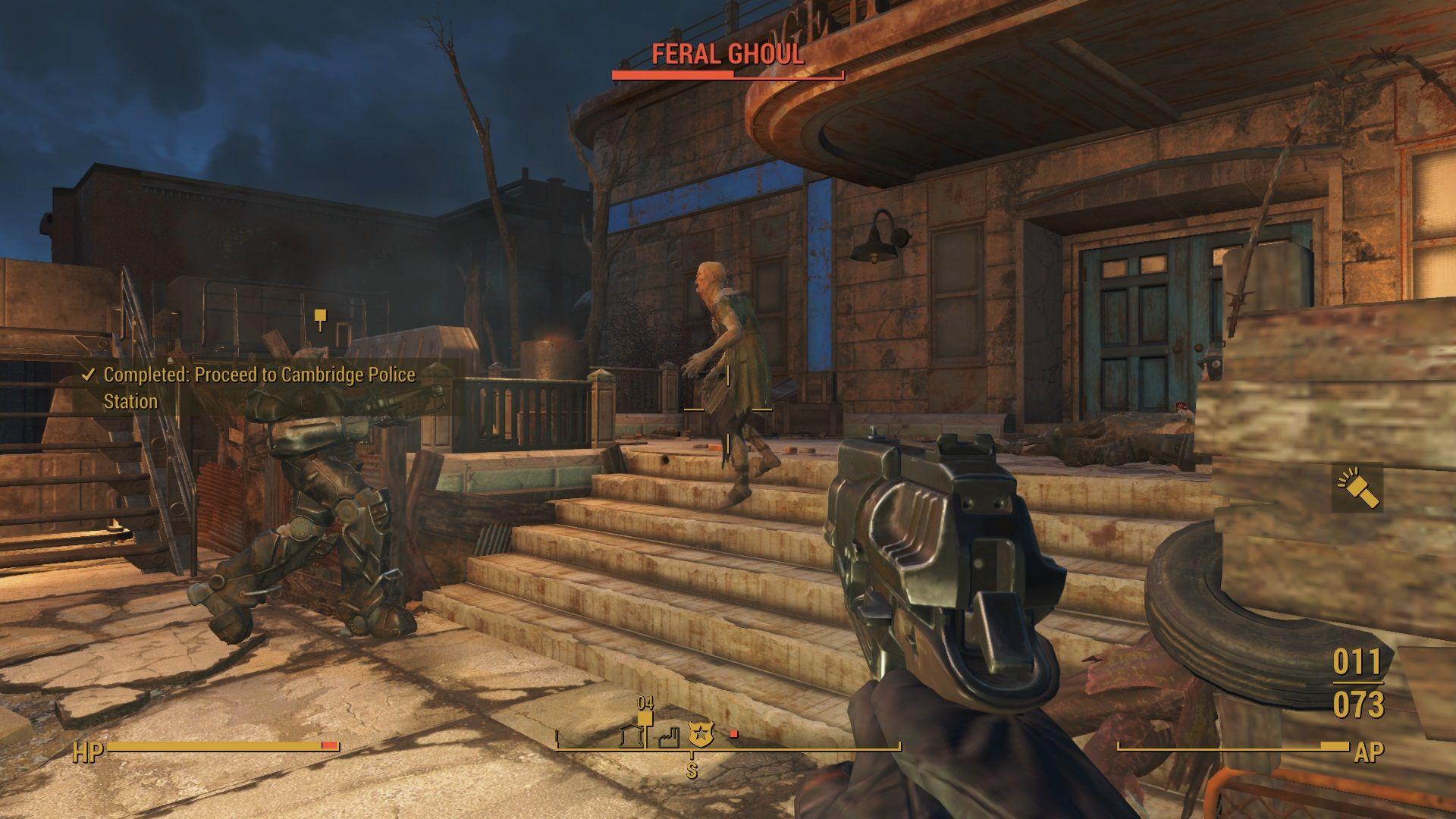
Task: Click the red enemy dot on the compass
Action: coord(733,734)
